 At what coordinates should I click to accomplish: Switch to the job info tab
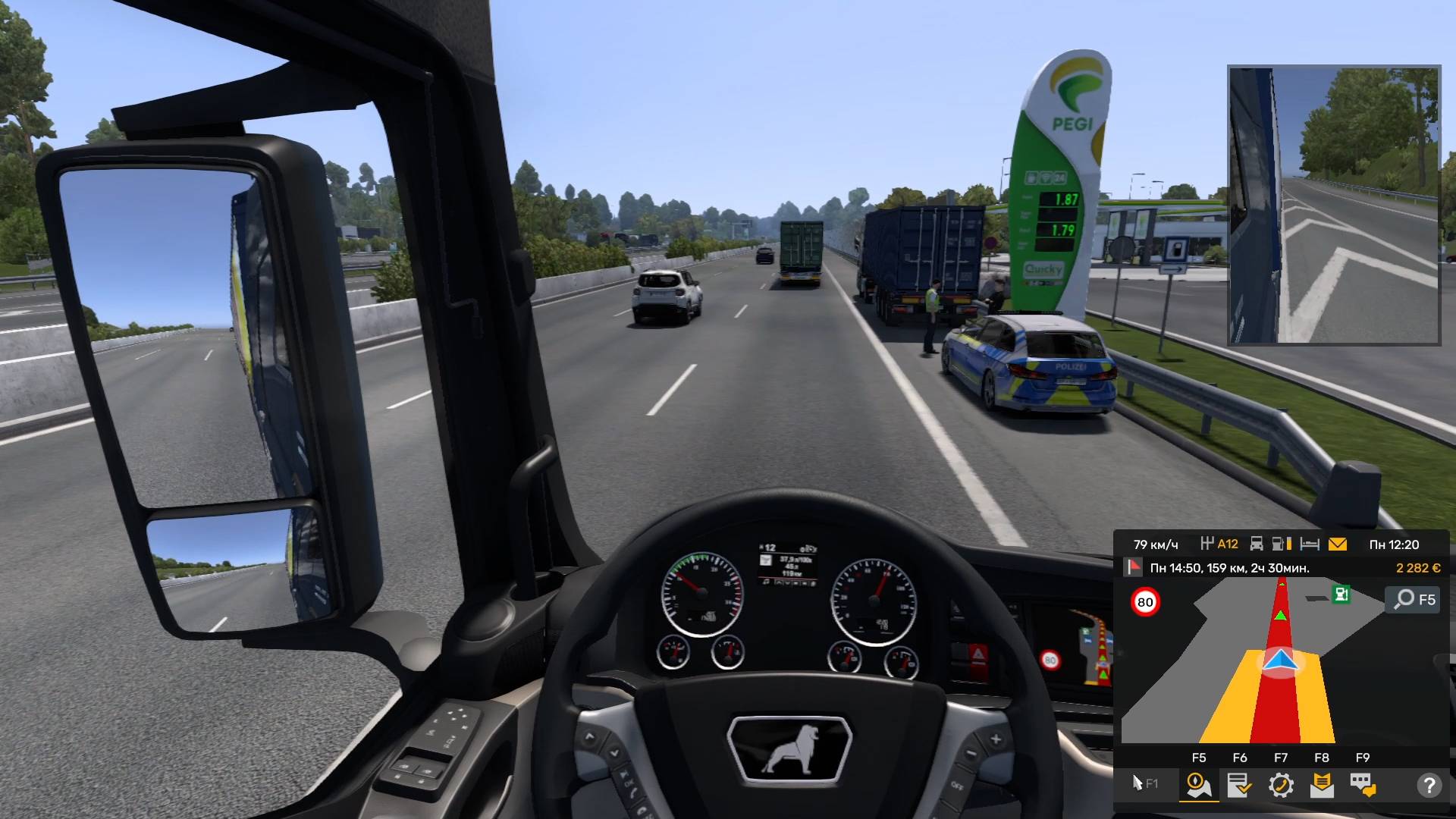click(x=1240, y=785)
